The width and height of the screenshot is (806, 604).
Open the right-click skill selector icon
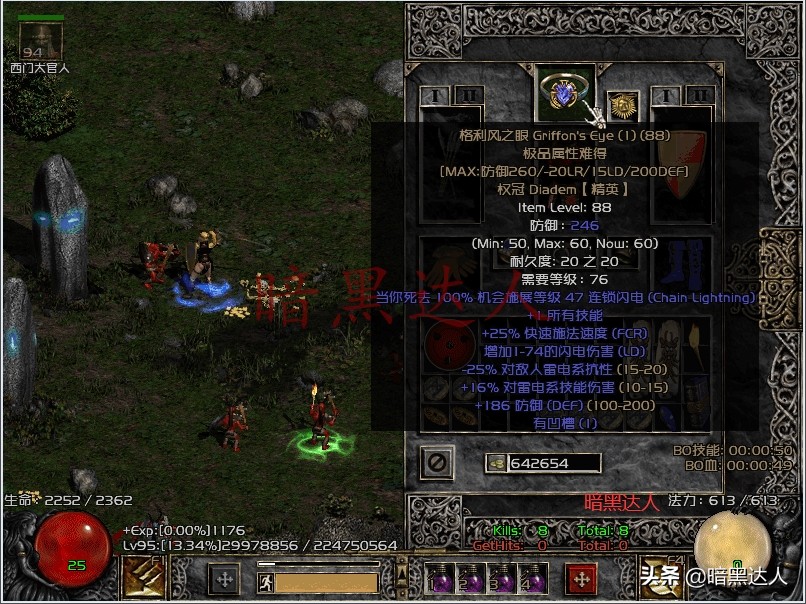tap(661, 577)
